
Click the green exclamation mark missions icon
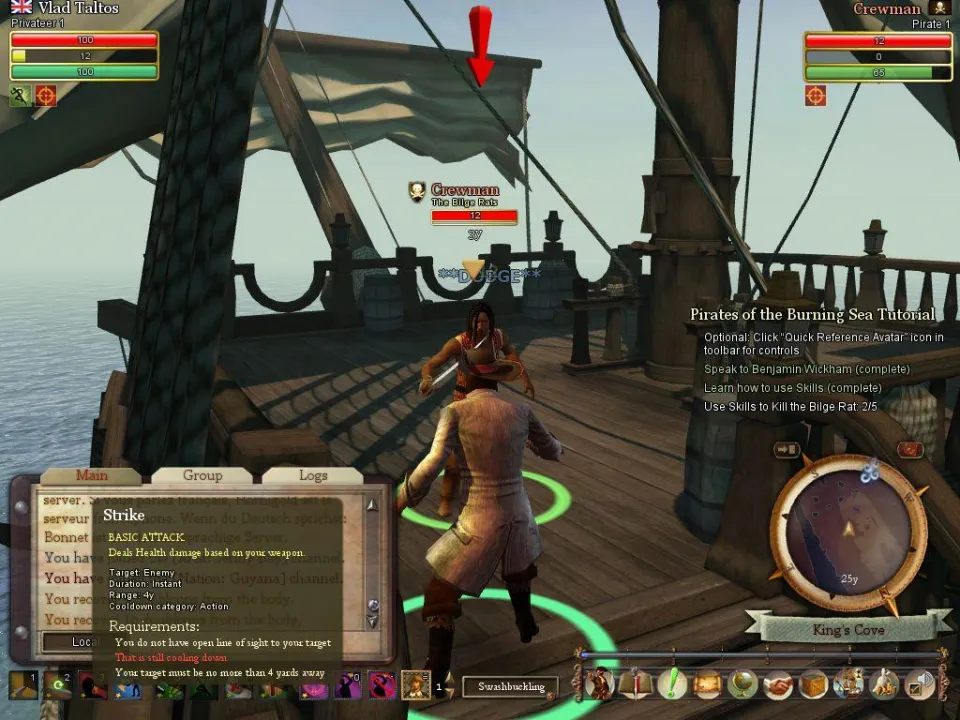click(x=671, y=684)
